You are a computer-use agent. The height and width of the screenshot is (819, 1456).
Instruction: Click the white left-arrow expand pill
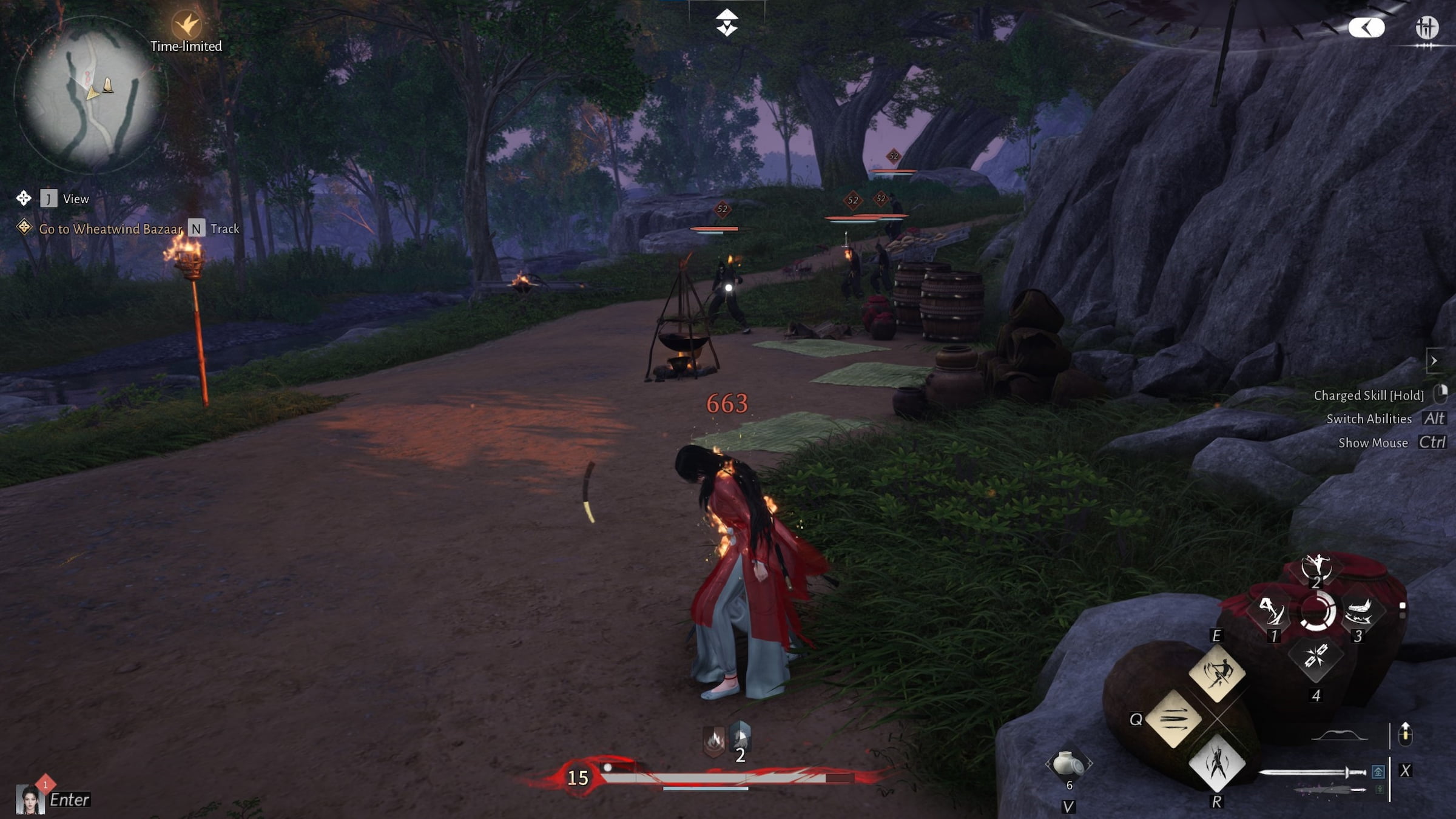pyautogui.click(x=1366, y=27)
